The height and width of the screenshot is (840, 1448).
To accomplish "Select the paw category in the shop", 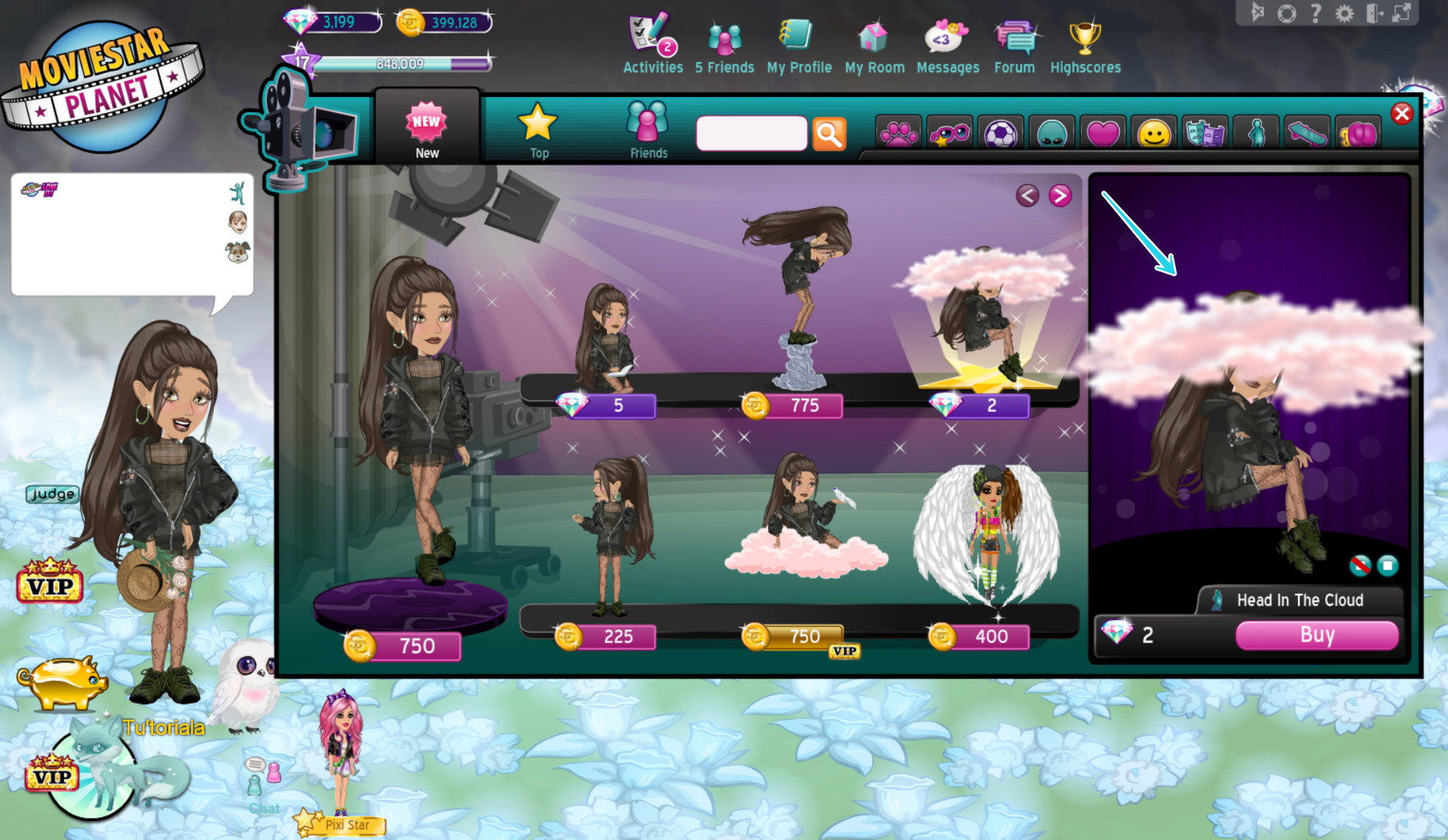I will (898, 132).
